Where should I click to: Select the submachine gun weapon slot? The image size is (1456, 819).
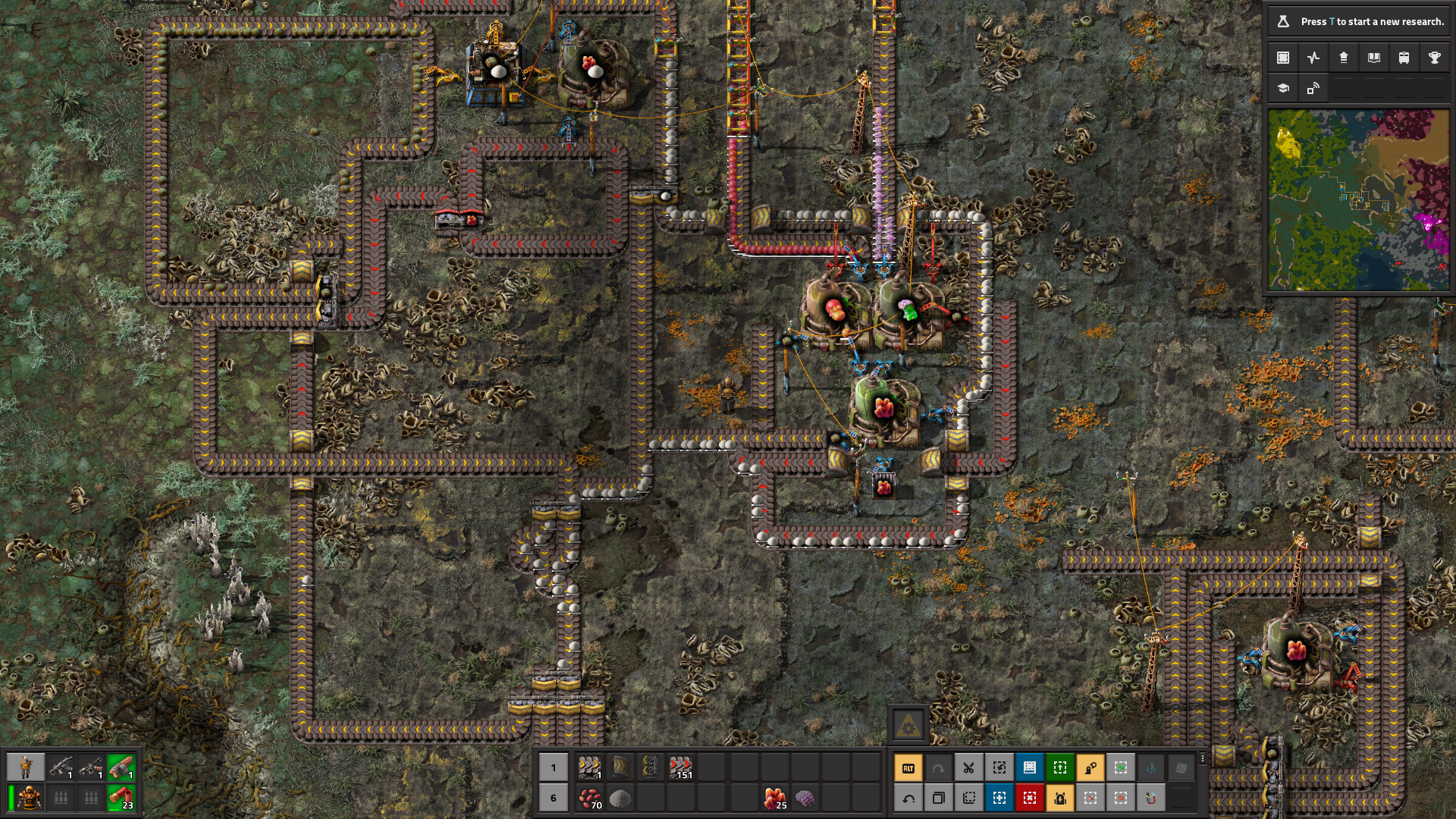pos(61,767)
